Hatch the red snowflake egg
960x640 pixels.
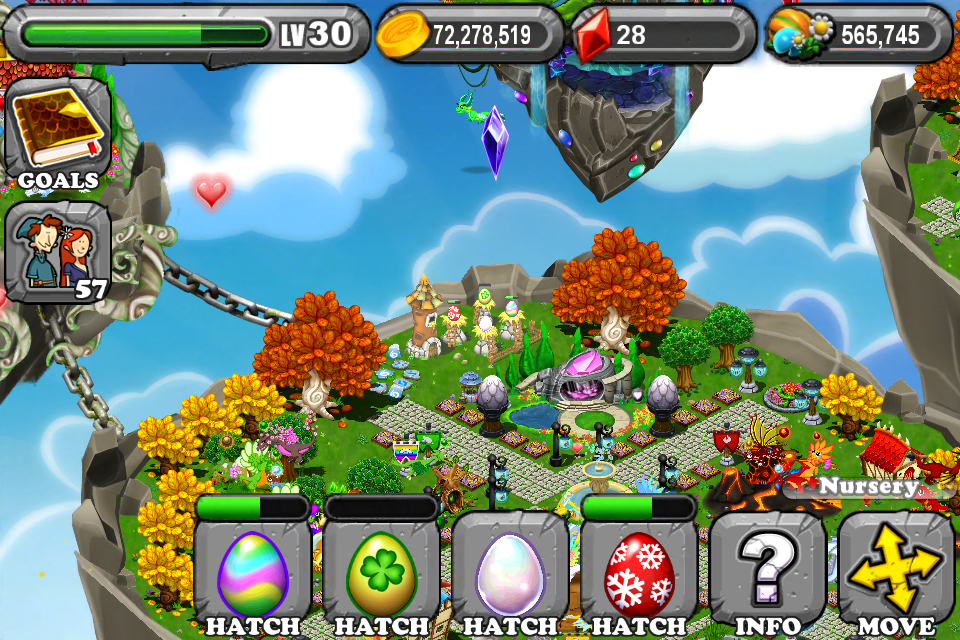click(x=639, y=574)
